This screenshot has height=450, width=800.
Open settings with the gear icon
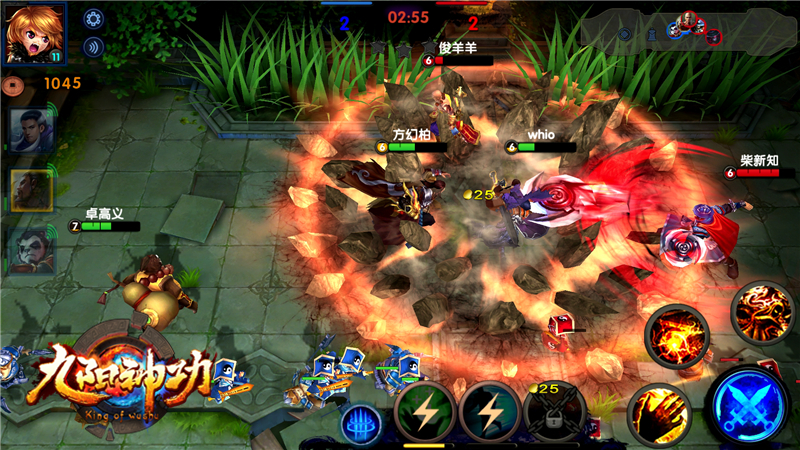coord(93,17)
